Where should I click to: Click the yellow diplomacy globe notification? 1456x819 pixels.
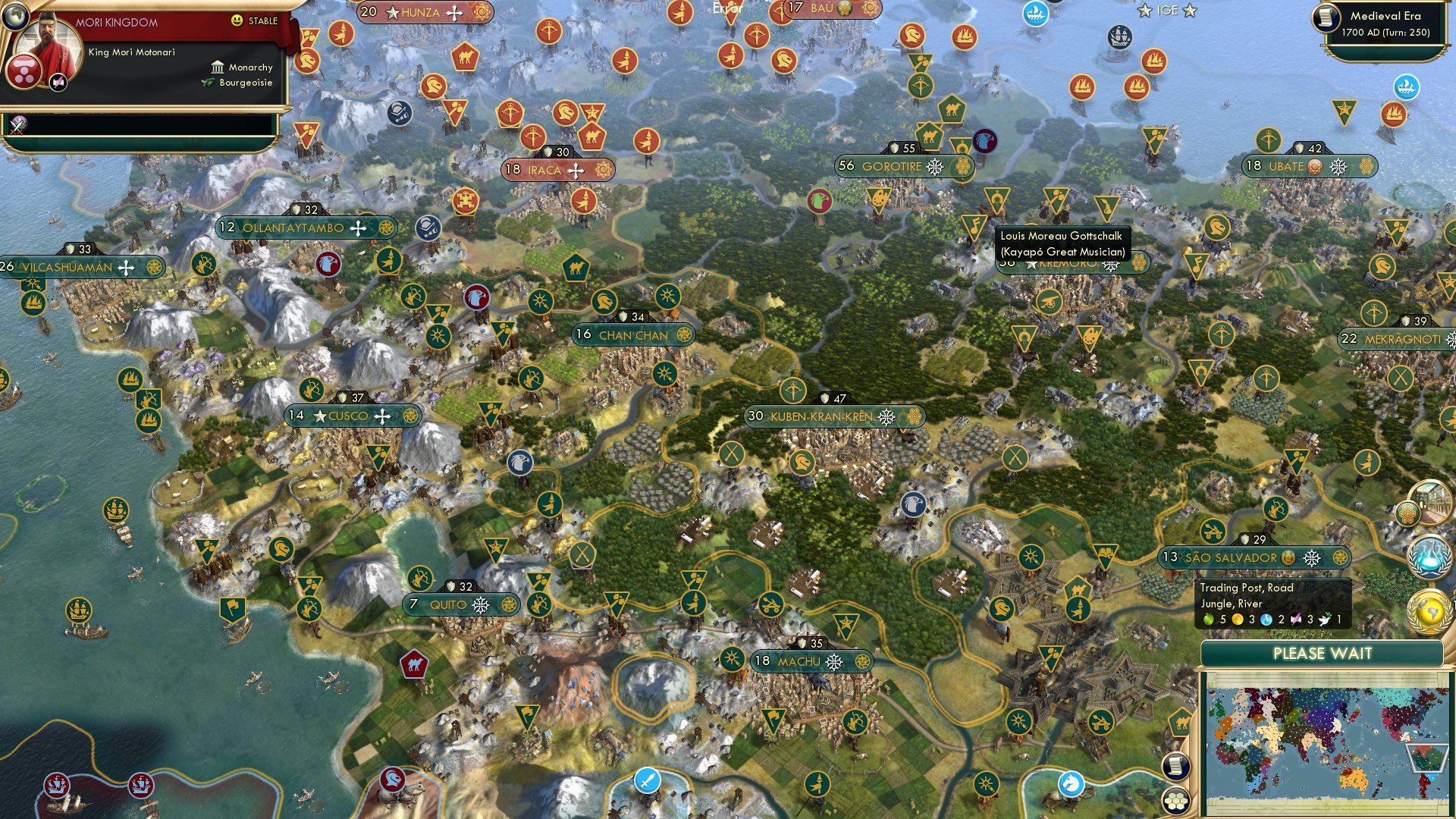1431,610
